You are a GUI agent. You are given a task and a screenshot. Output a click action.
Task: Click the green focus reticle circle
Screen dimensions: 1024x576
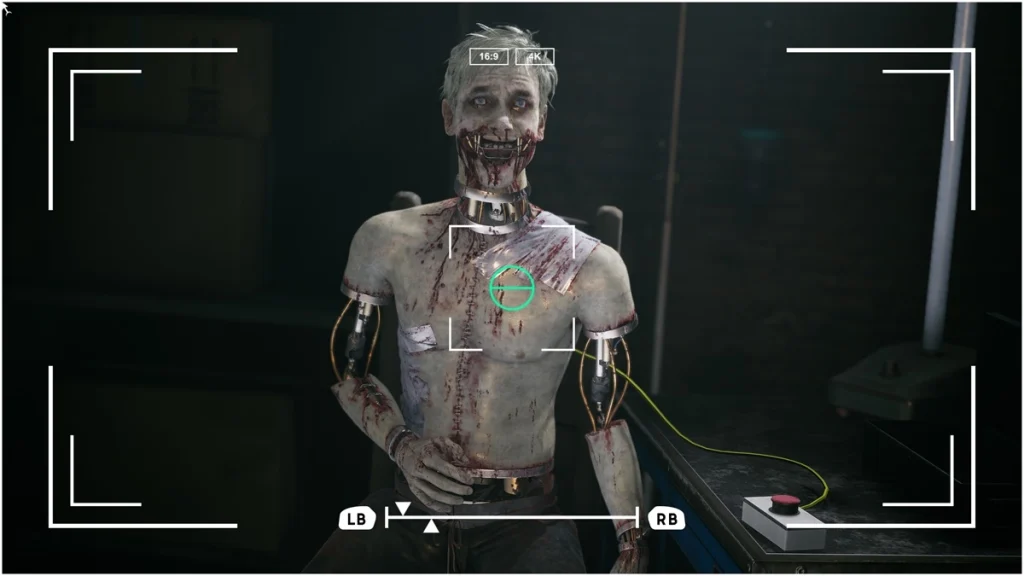point(512,288)
